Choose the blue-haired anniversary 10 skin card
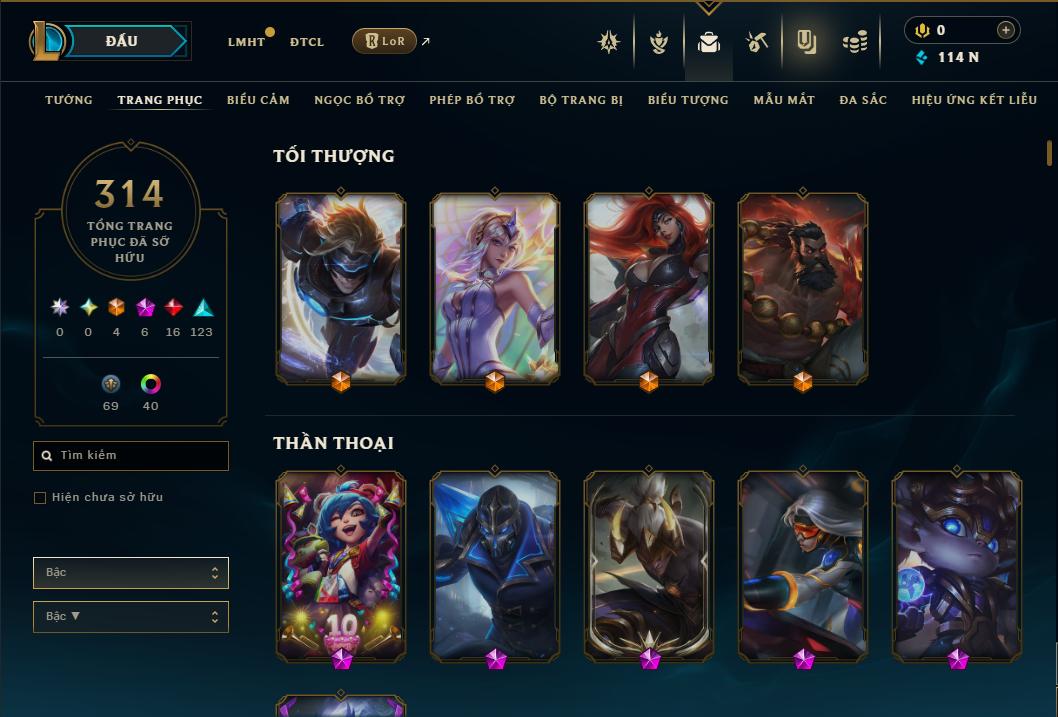The height and width of the screenshot is (717, 1058). (x=341, y=565)
